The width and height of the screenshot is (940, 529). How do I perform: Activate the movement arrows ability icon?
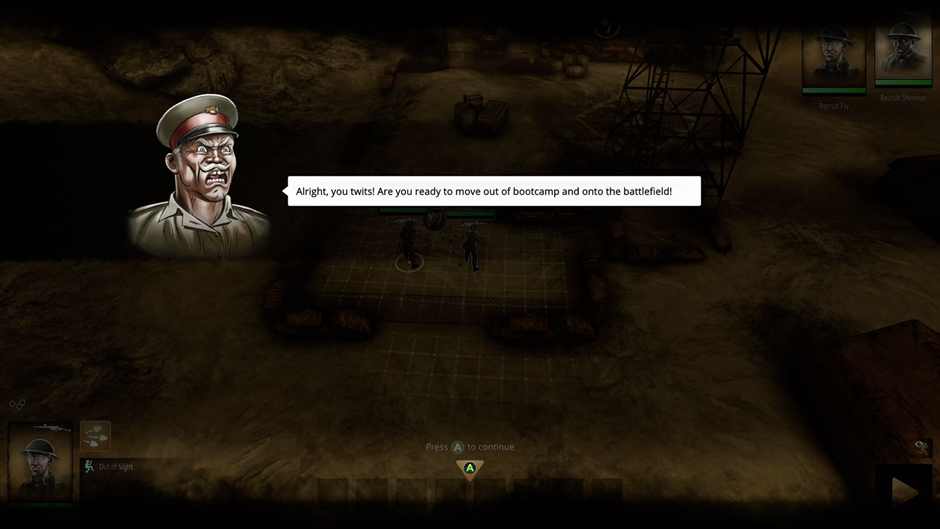[95, 436]
